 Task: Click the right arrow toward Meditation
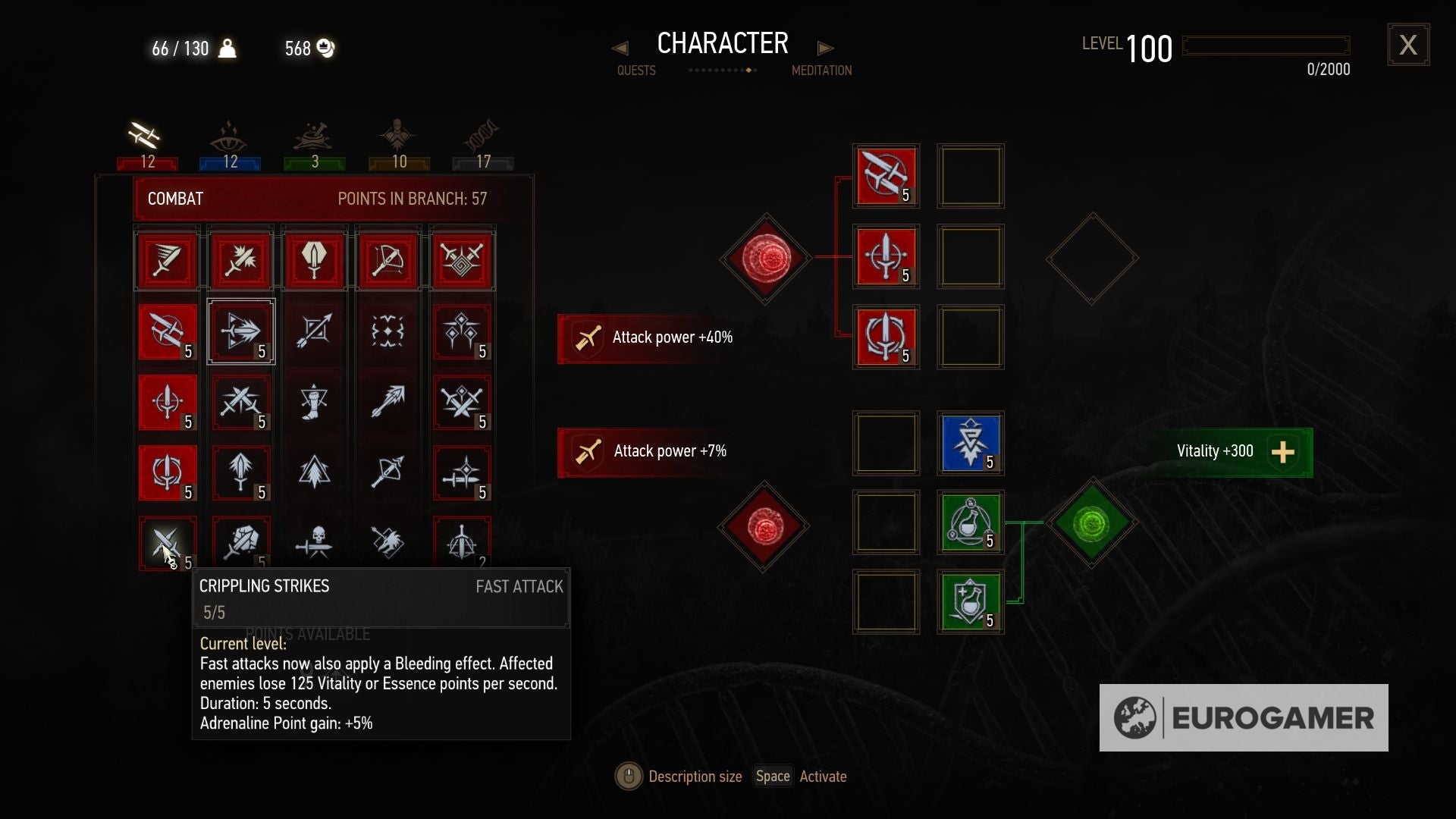point(825,48)
